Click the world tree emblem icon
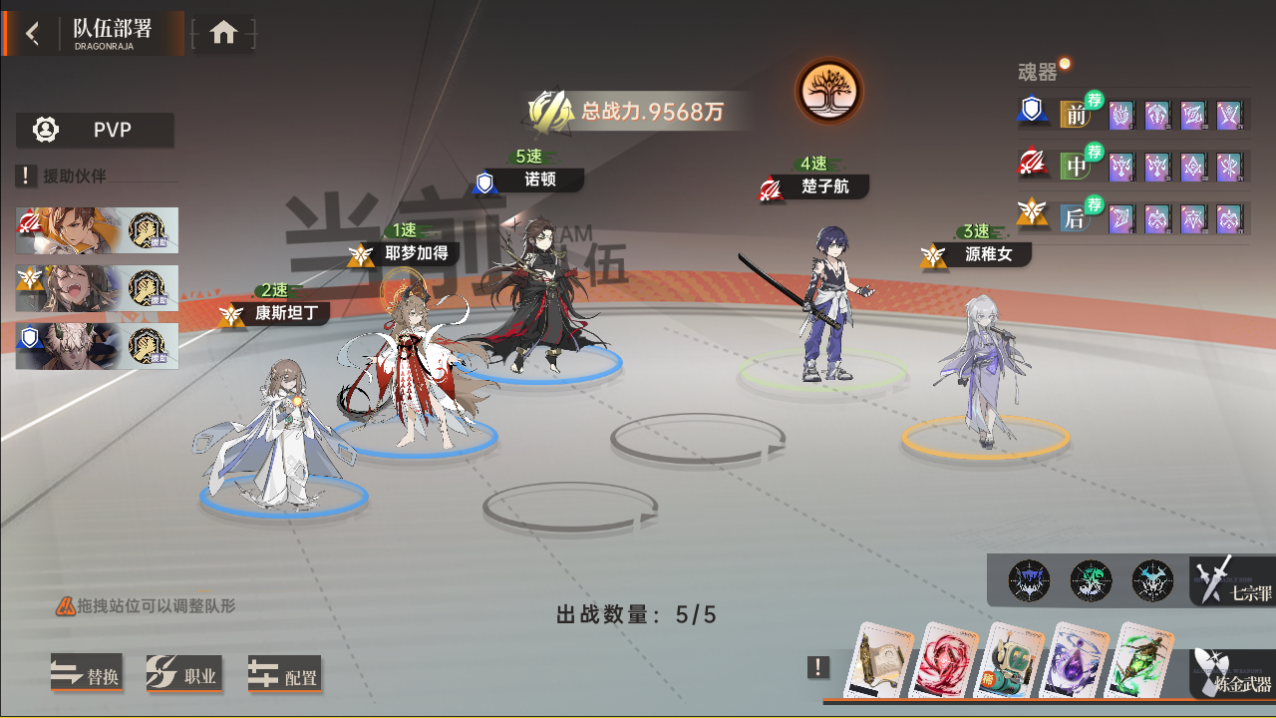Viewport: 1276px width, 718px height. click(x=829, y=91)
